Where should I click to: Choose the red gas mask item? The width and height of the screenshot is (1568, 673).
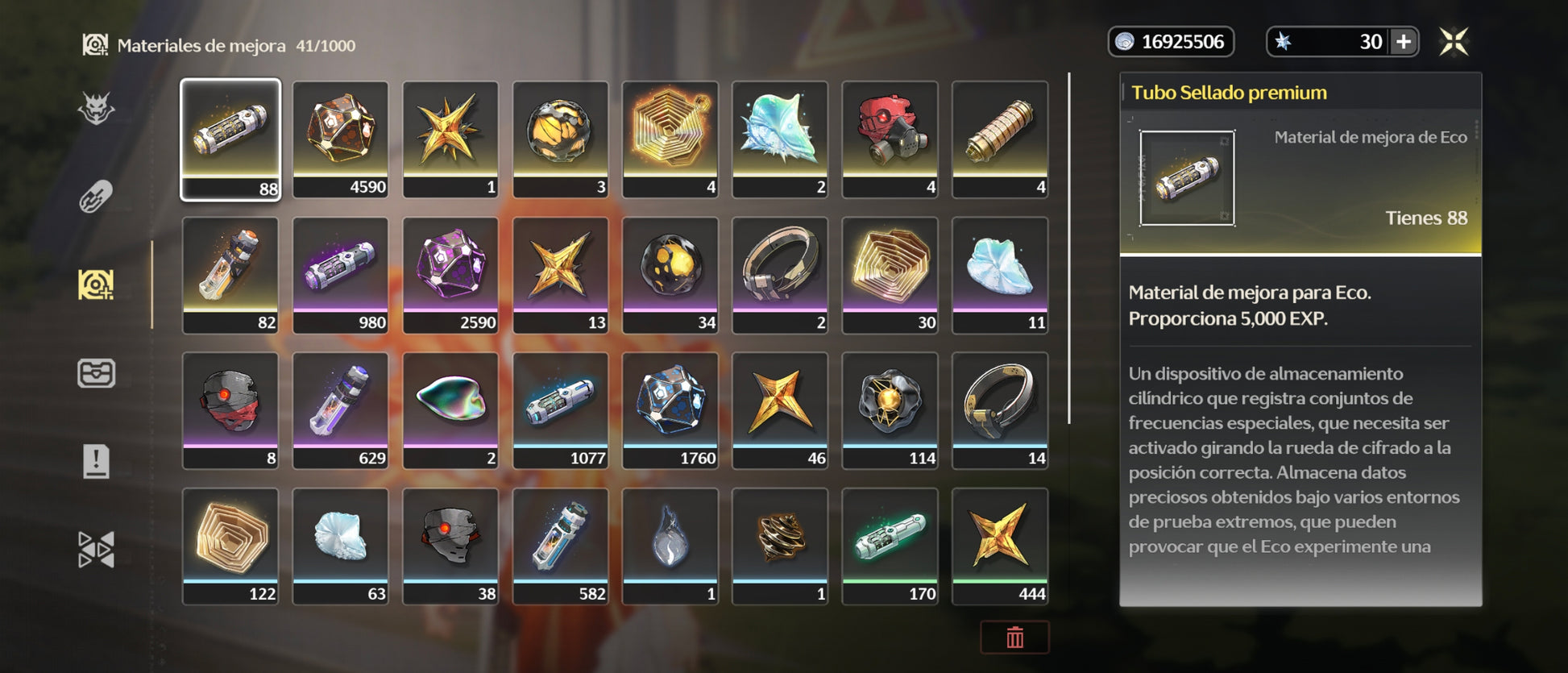[890, 139]
